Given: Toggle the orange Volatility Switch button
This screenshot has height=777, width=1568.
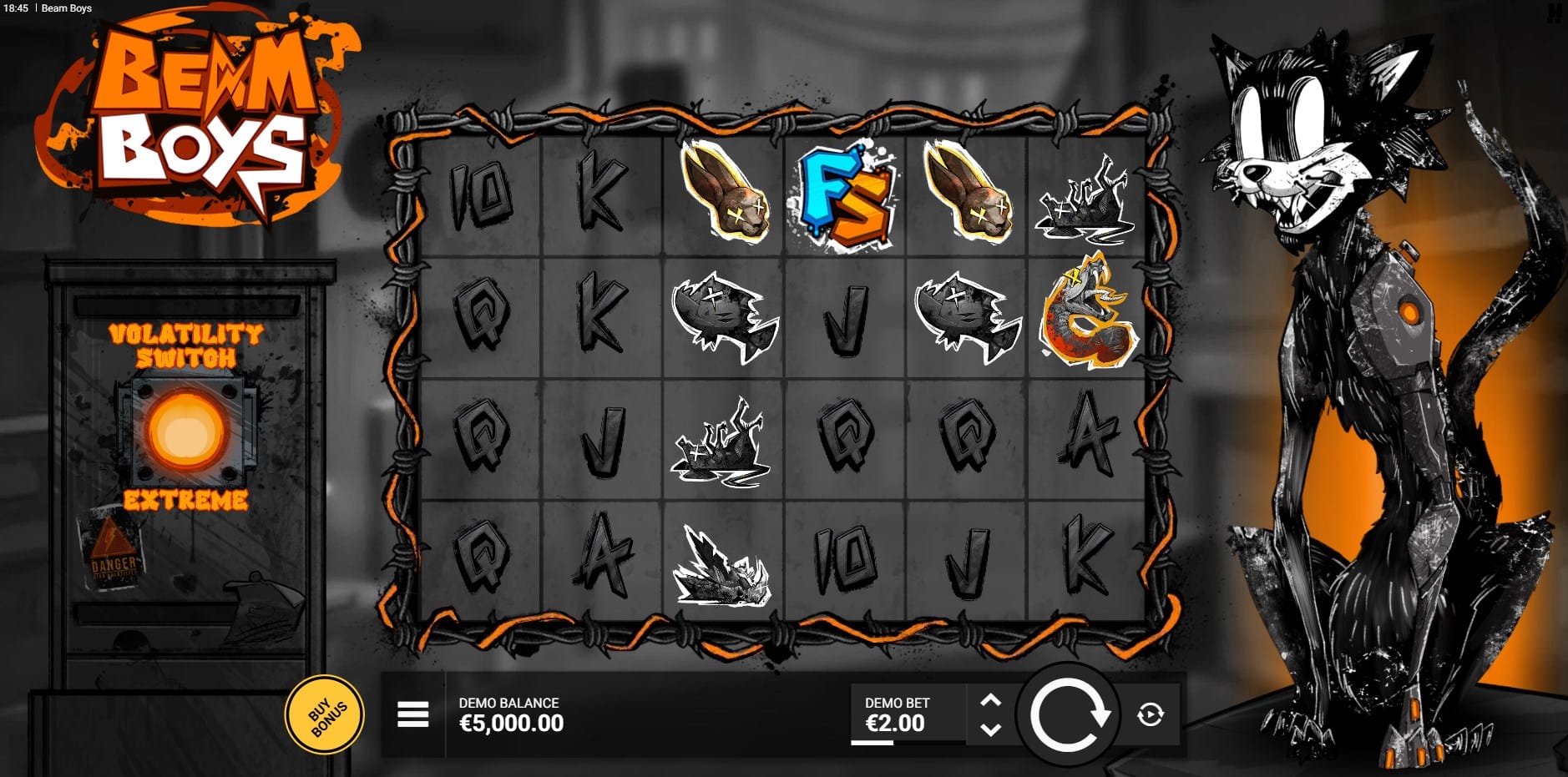Looking at the screenshot, I should [x=186, y=431].
